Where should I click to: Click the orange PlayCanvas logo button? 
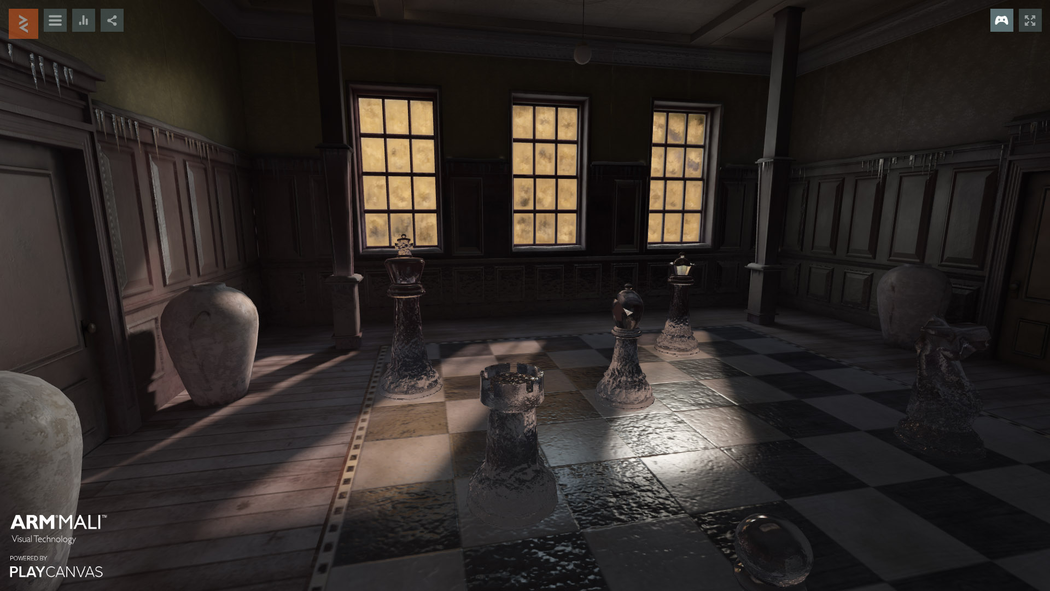pyautogui.click(x=23, y=23)
